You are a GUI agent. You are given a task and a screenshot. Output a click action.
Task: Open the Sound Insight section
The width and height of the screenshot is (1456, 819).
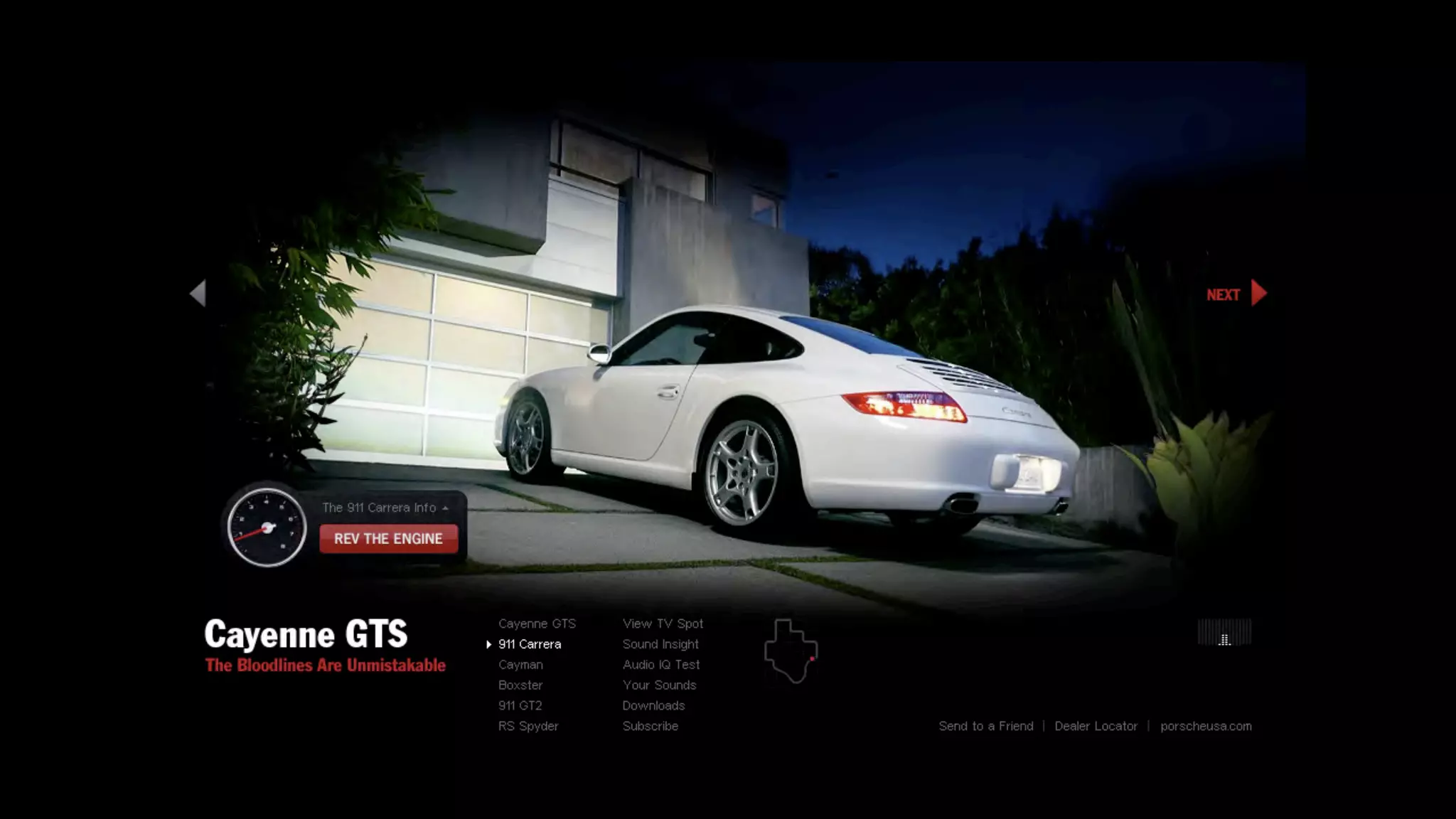coord(660,644)
